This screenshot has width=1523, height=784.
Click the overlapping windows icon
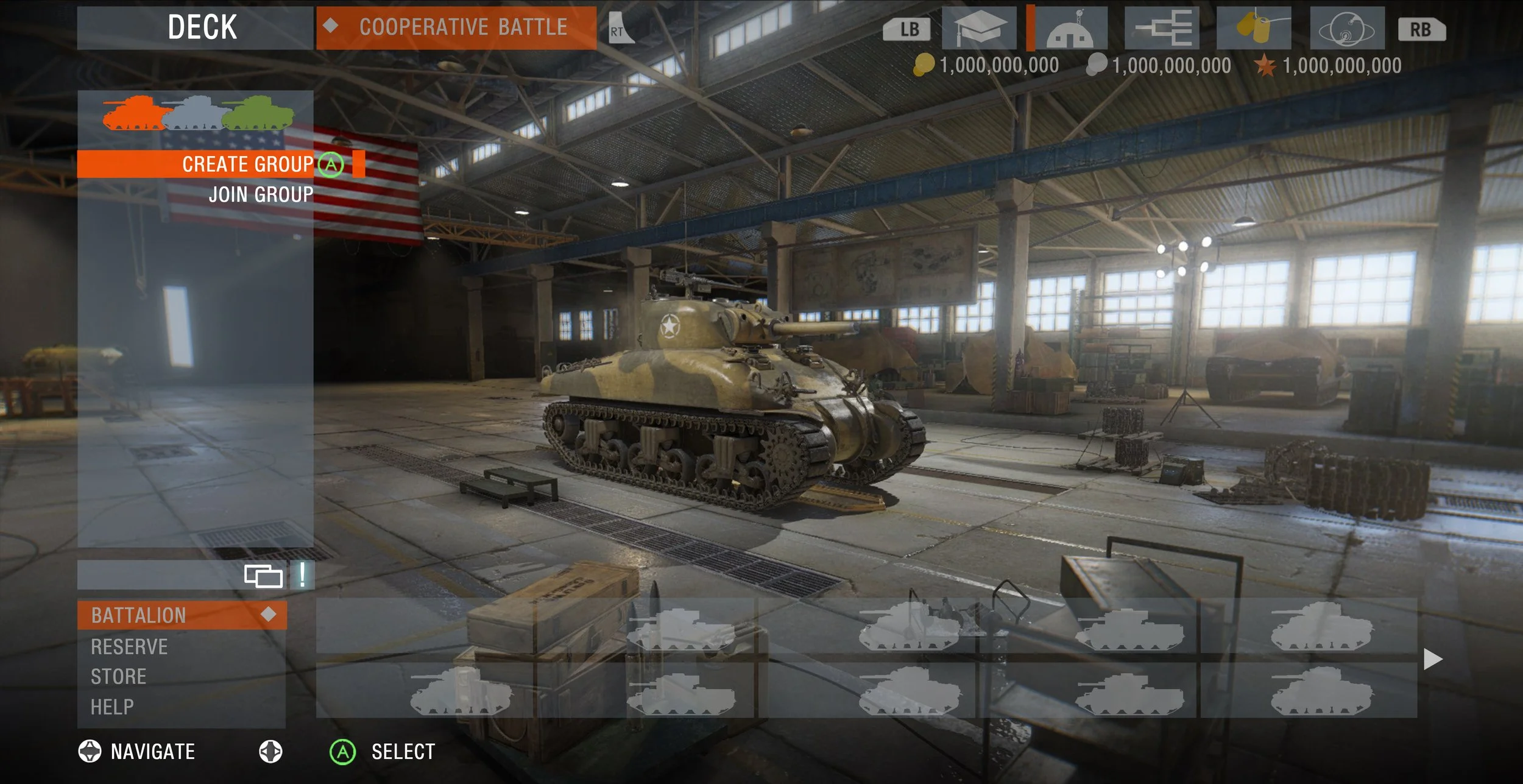click(263, 576)
